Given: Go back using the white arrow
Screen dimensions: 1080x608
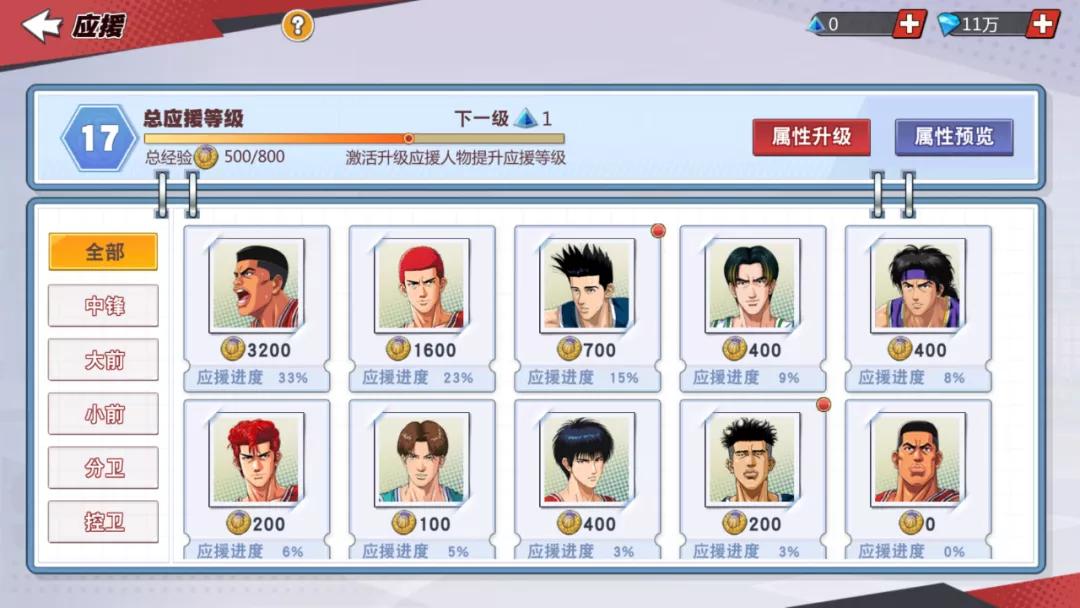Looking at the screenshot, I should click(42, 26).
